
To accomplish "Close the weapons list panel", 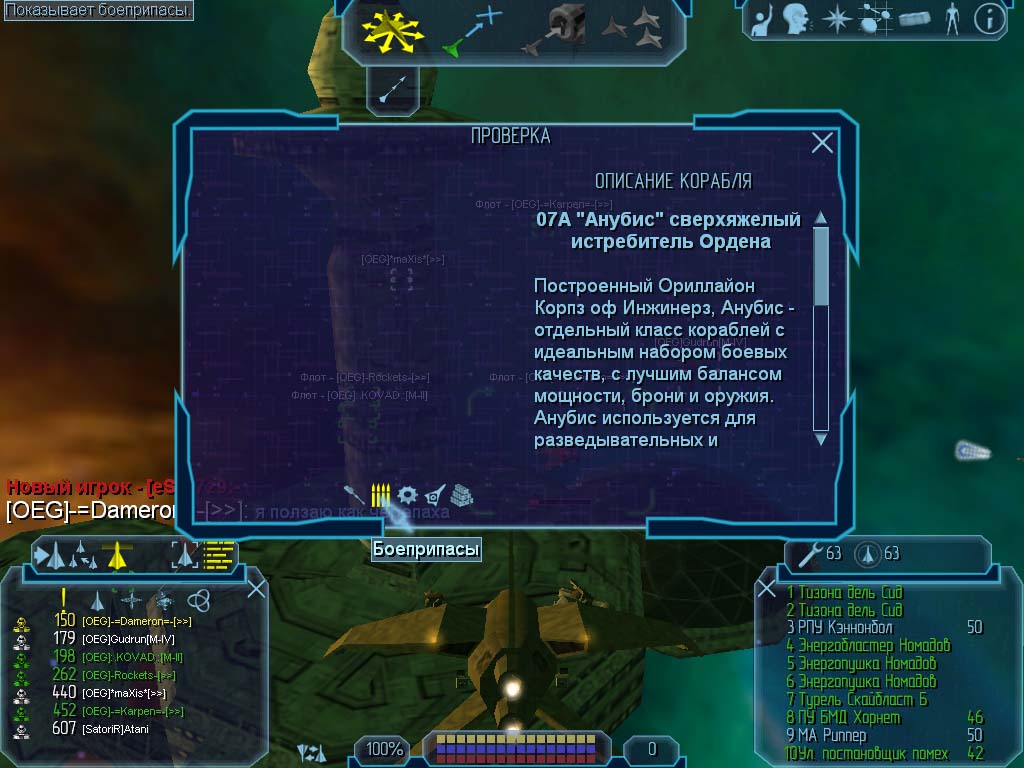I will (767, 589).
